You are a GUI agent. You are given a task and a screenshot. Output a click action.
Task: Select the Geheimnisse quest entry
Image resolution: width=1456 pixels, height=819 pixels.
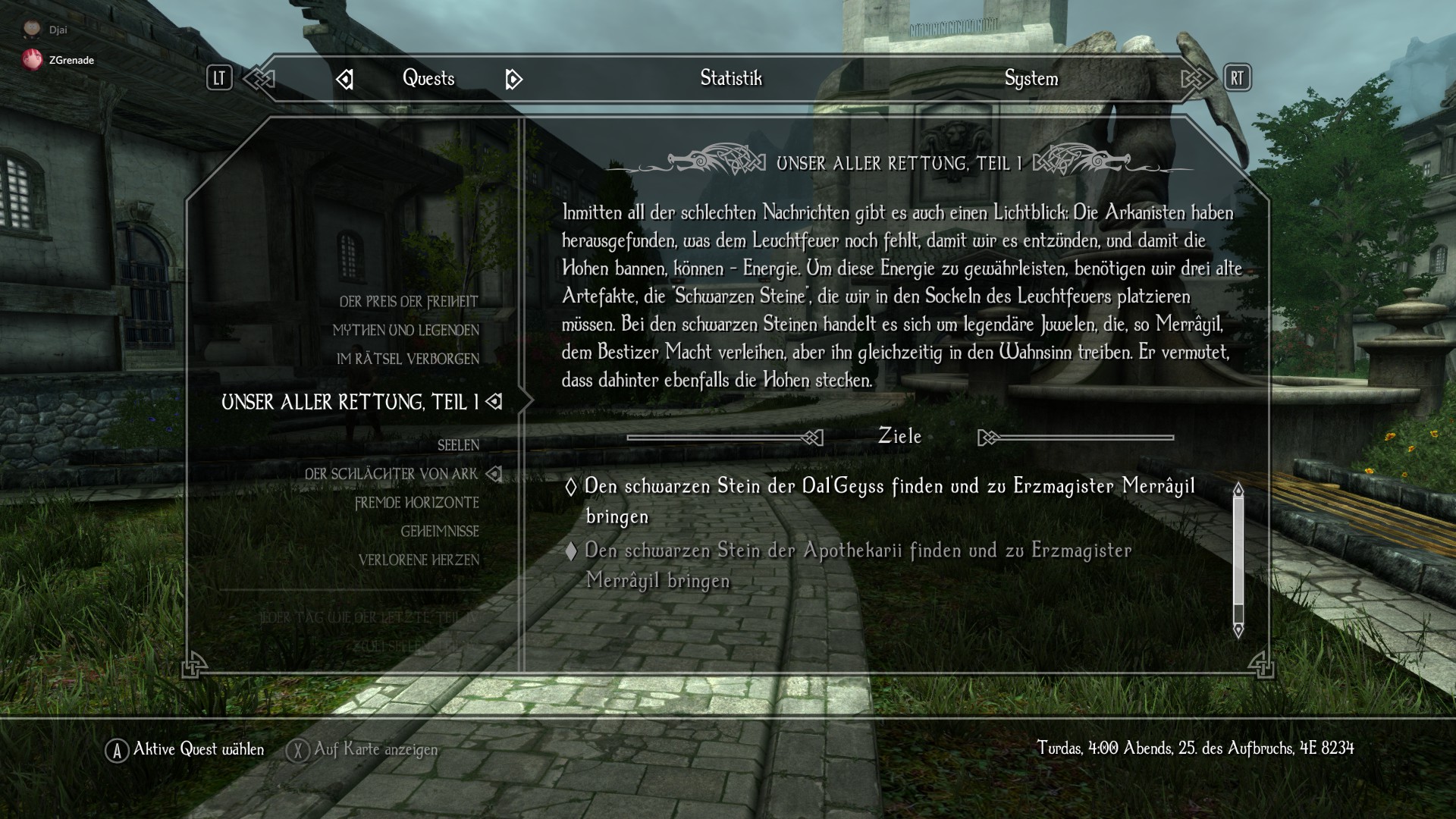click(438, 531)
